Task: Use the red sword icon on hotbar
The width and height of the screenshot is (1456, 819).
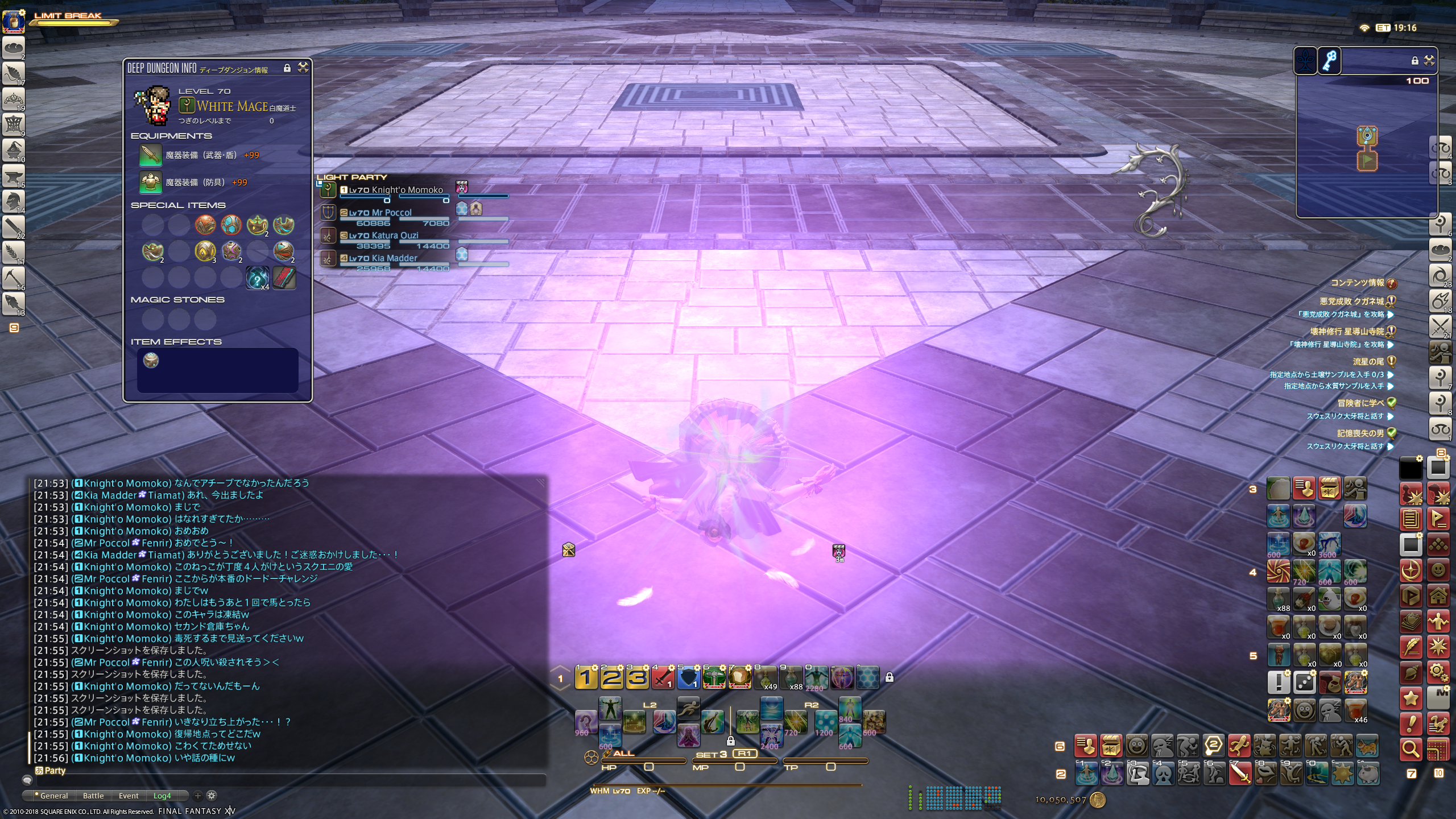Action: point(663,677)
